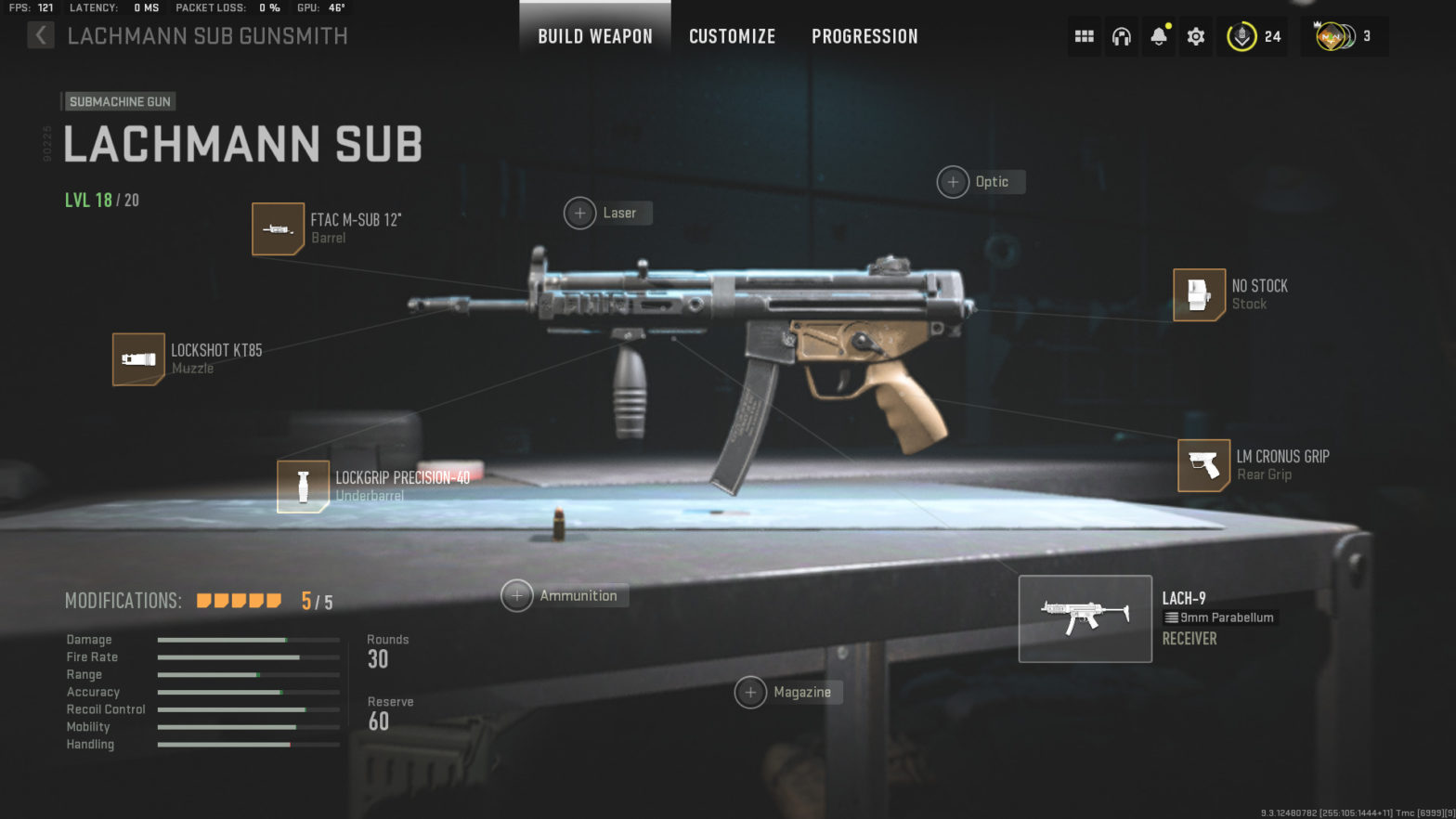Open the settings gear icon

pyautogui.click(x=1195, y=36)
